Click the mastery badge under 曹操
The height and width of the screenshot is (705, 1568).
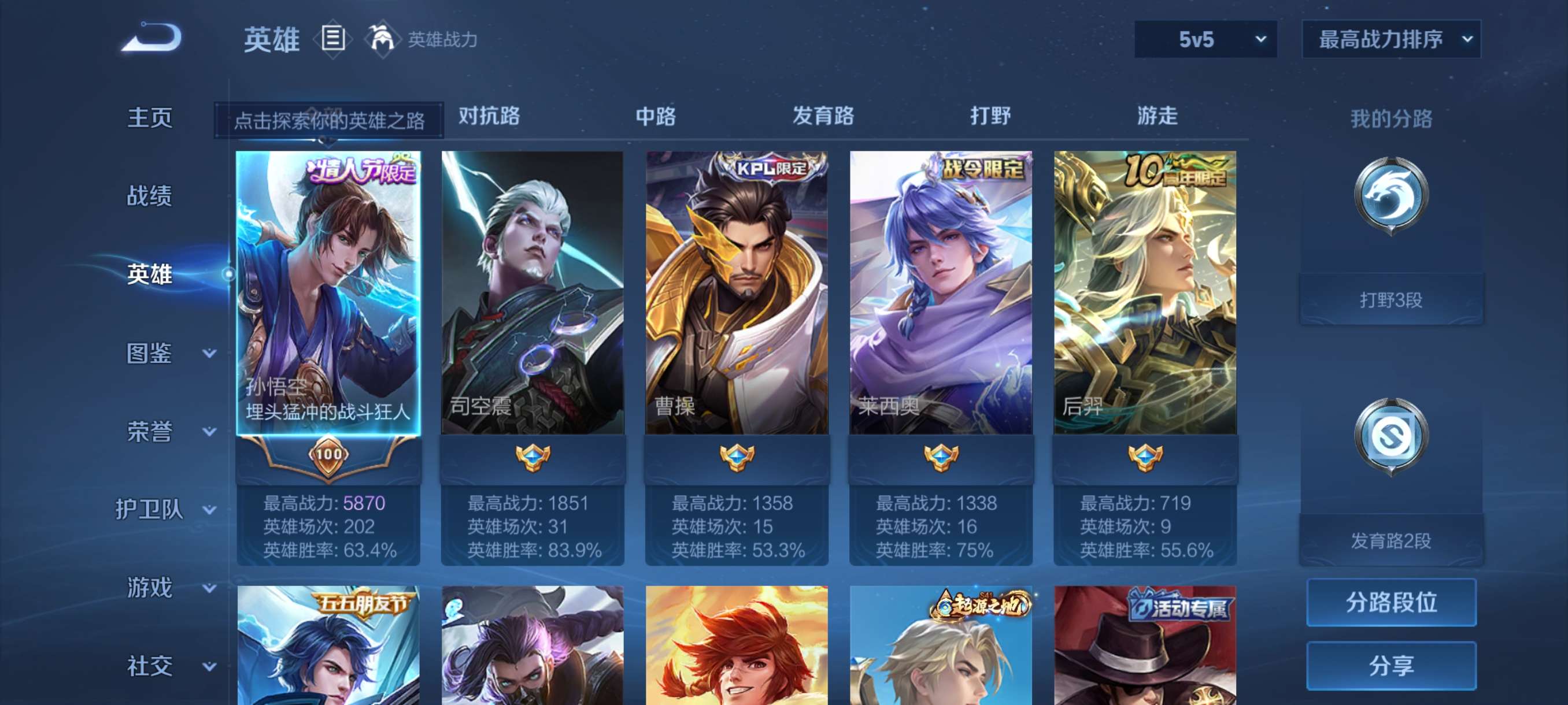click(738, 459)
